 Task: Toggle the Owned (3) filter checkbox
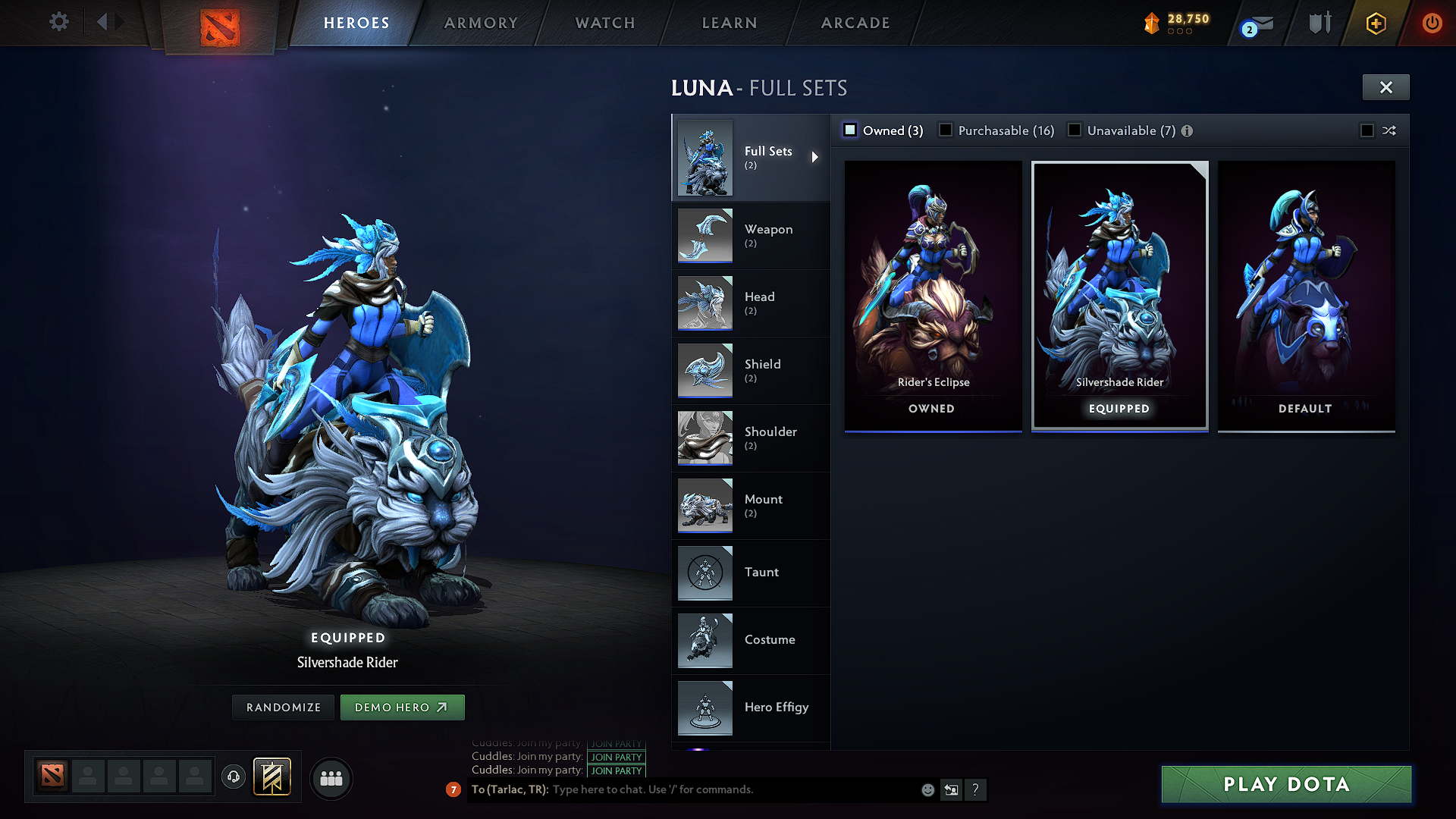click(x=850, y=130)
